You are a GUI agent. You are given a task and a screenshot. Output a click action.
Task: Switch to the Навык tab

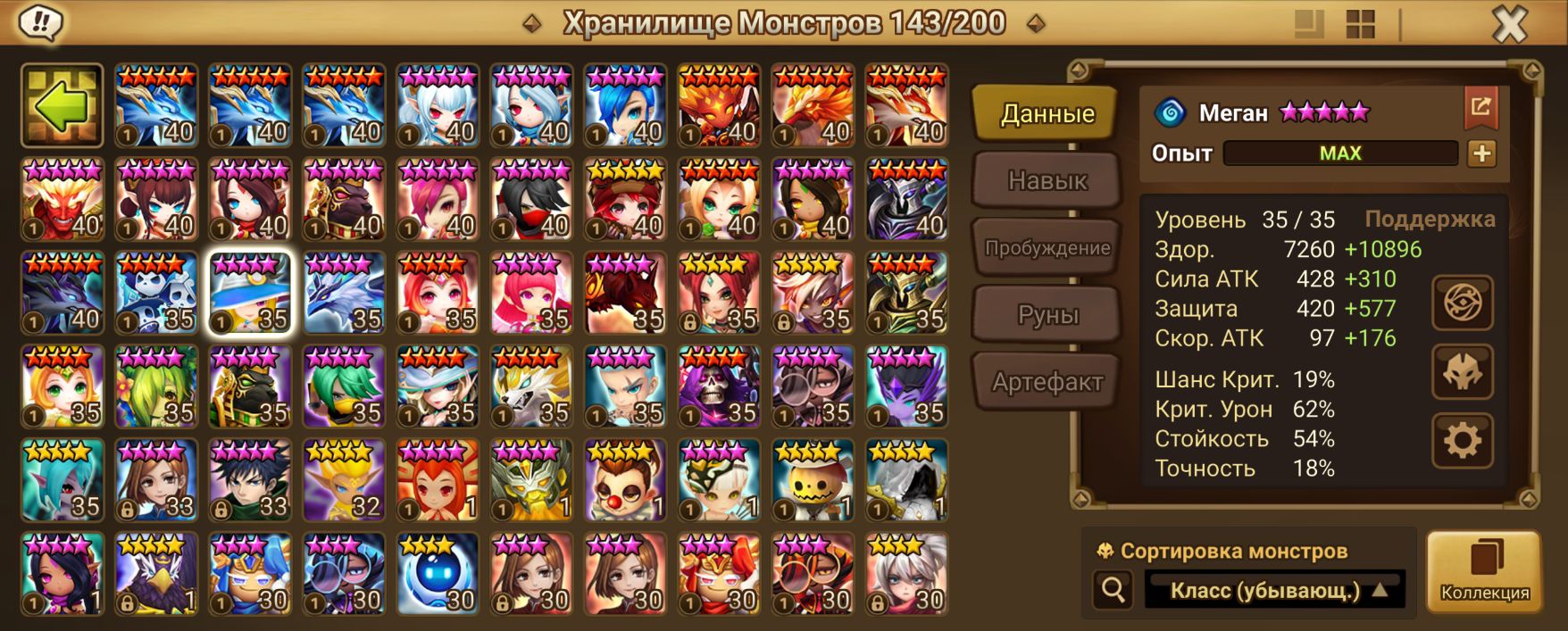click(1047, 181)
